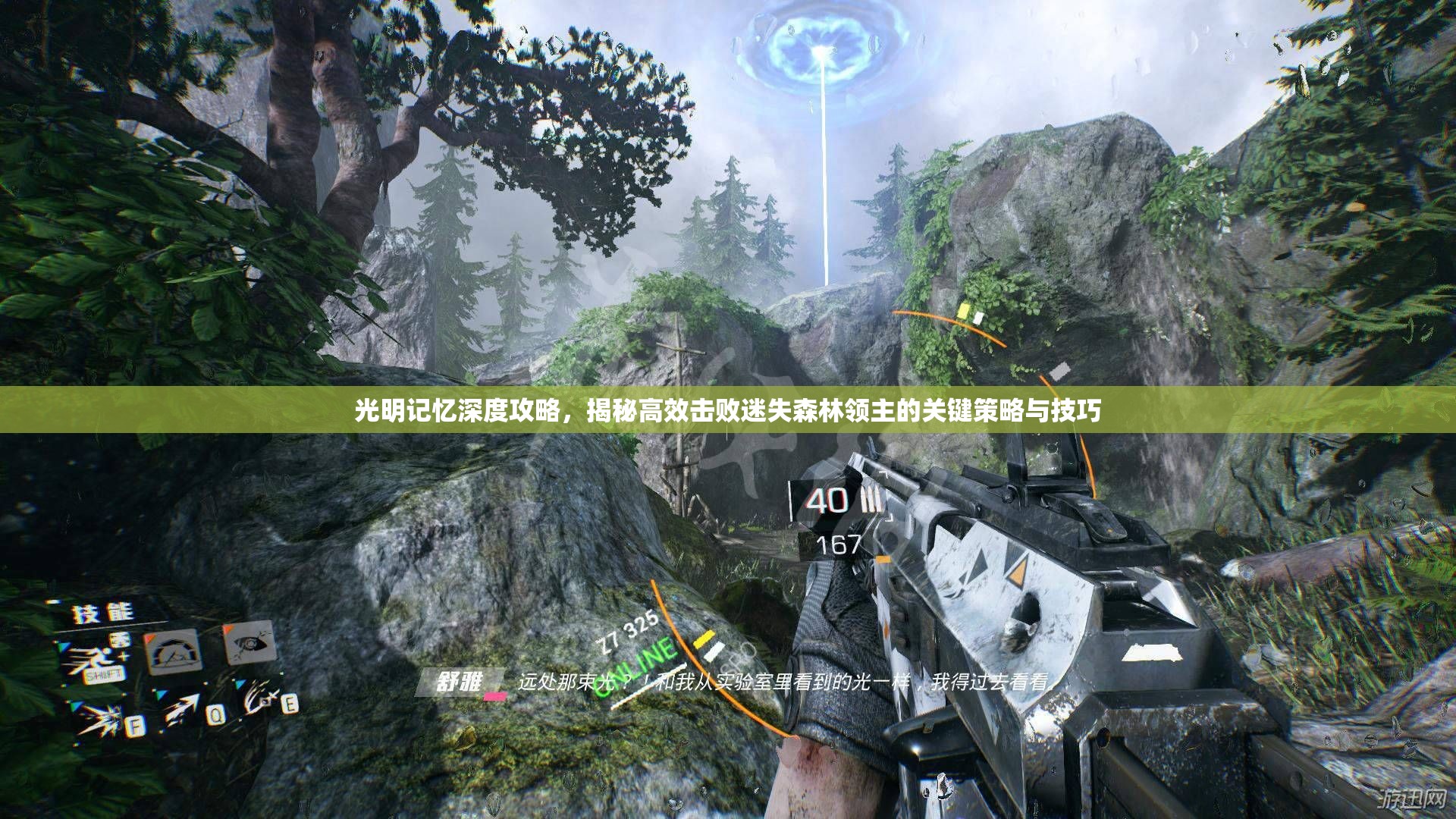This screenshot has height=819, width=1456.
Task: Trigger the energy burst skill icon
Action: [x=99, y=717]
